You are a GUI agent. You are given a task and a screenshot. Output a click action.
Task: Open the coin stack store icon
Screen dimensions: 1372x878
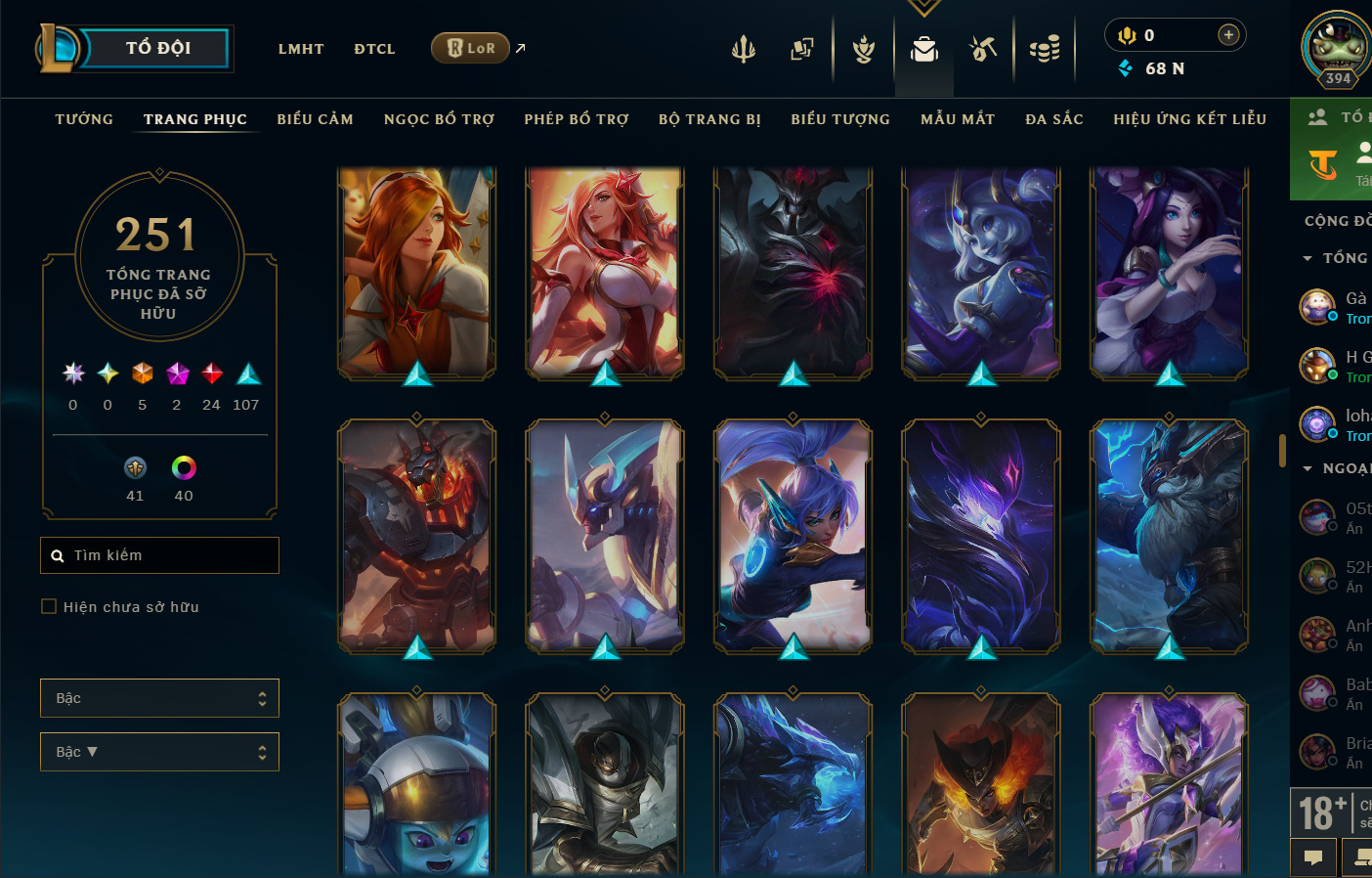pyautogui.click(x=1045, y=48)
